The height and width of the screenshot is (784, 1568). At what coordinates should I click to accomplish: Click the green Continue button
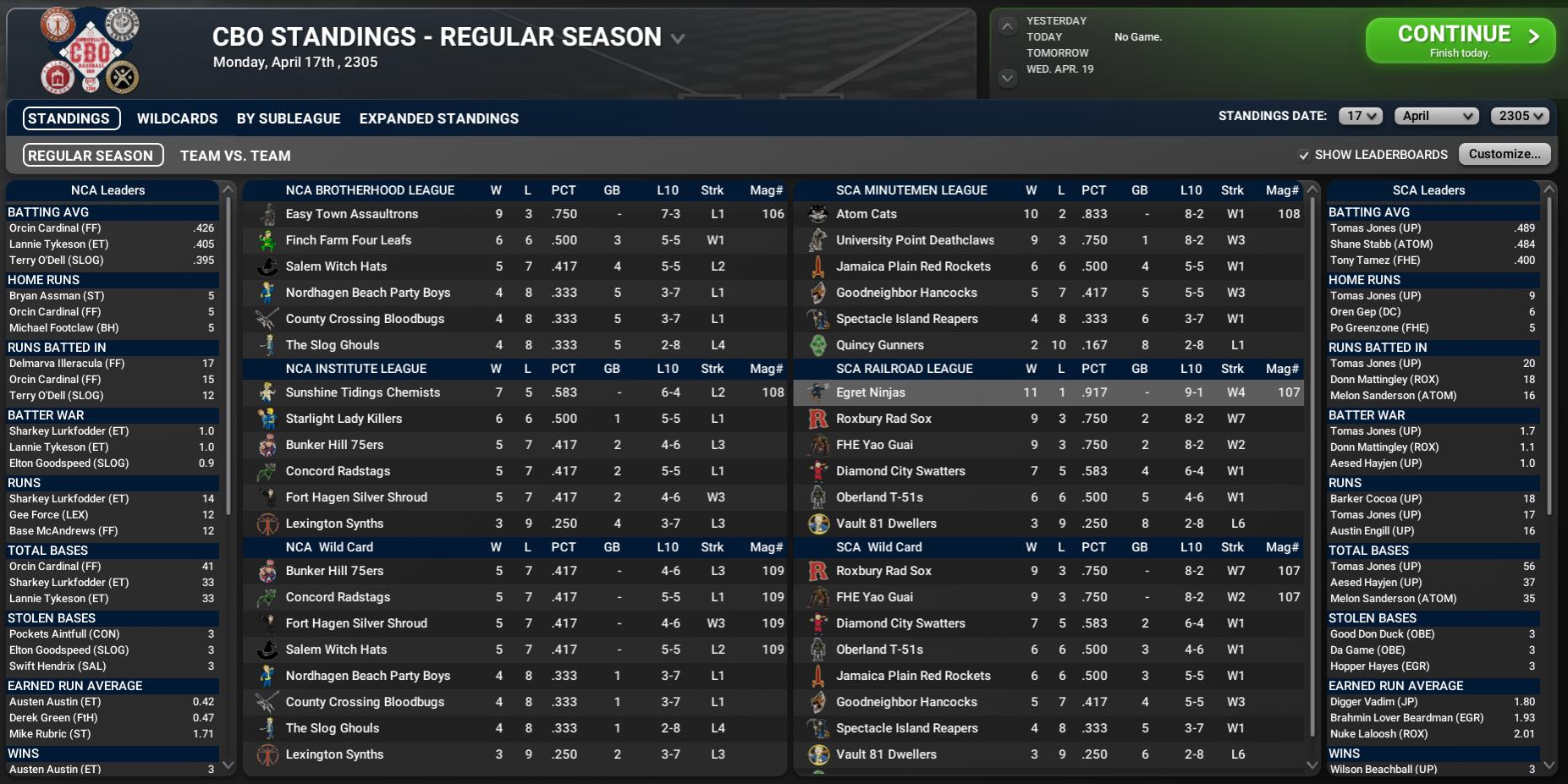(x=1460, y=40)
